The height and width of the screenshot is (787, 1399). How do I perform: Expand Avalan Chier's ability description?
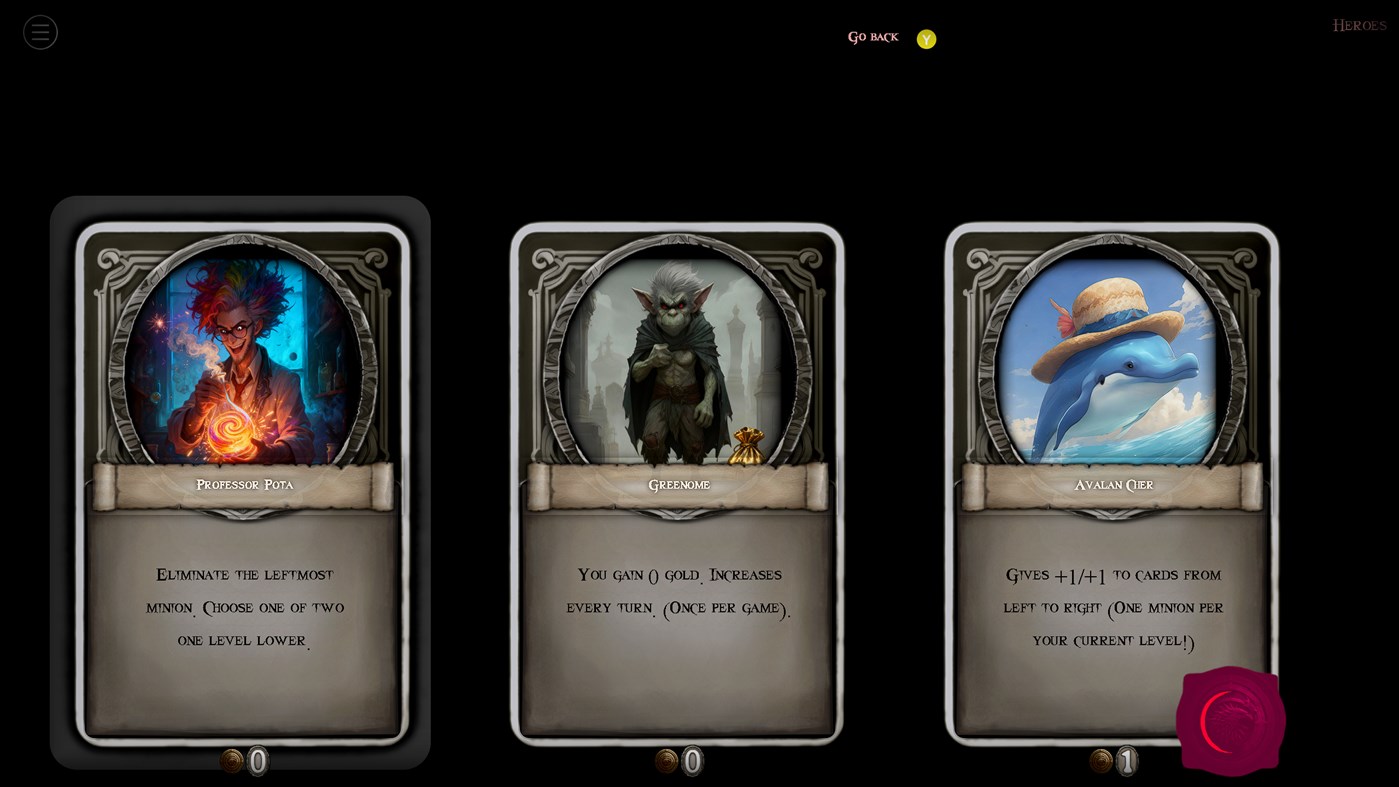tap(1113, 607)
